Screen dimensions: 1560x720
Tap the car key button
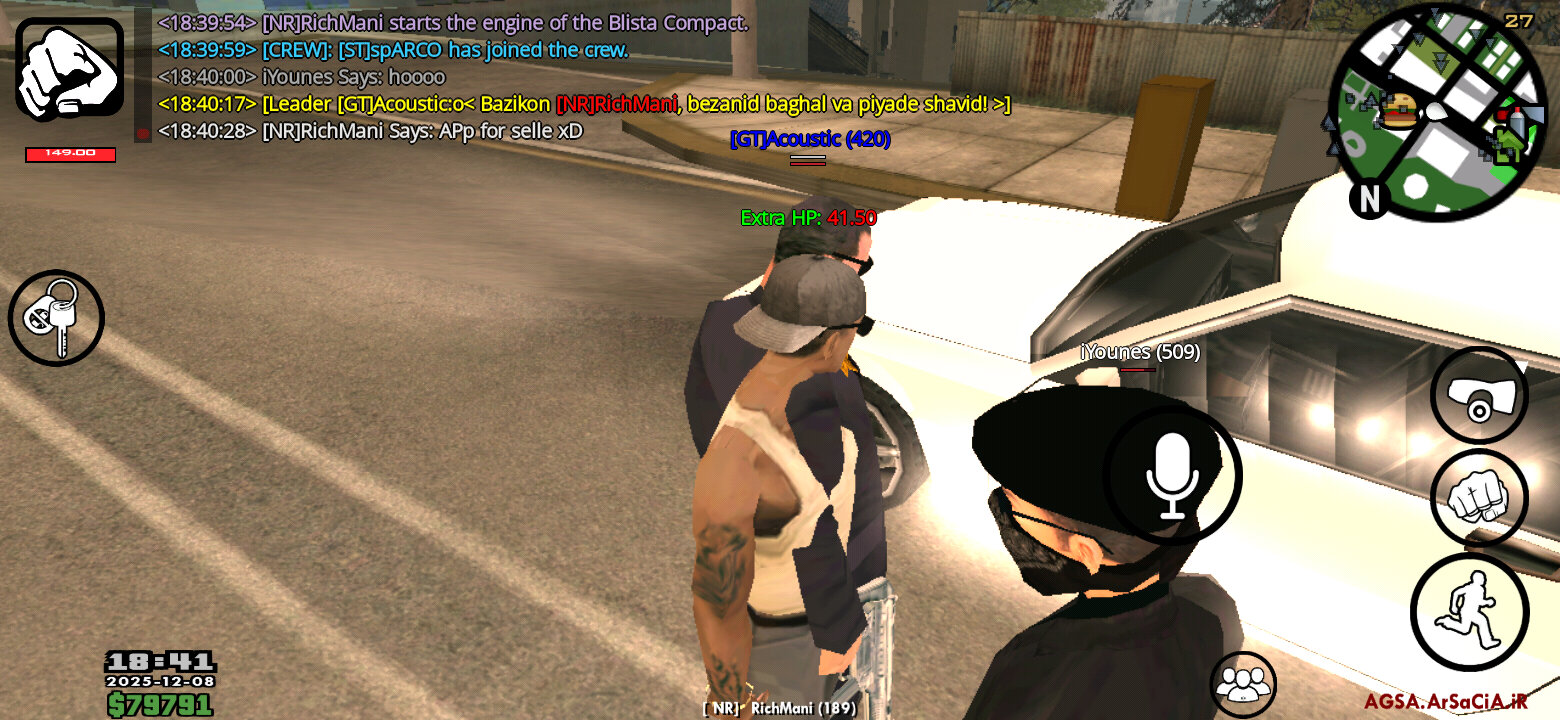pos(56,318)
